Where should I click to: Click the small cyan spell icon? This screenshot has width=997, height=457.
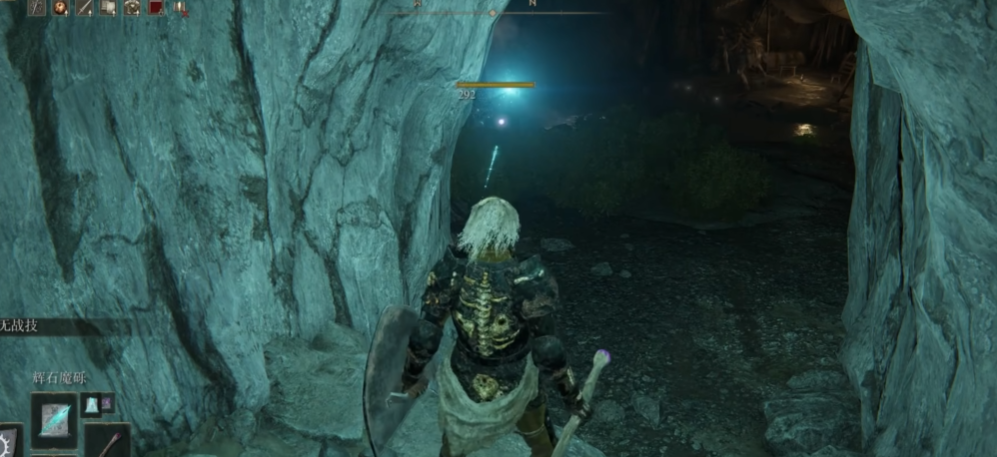[x=91, y=404]
